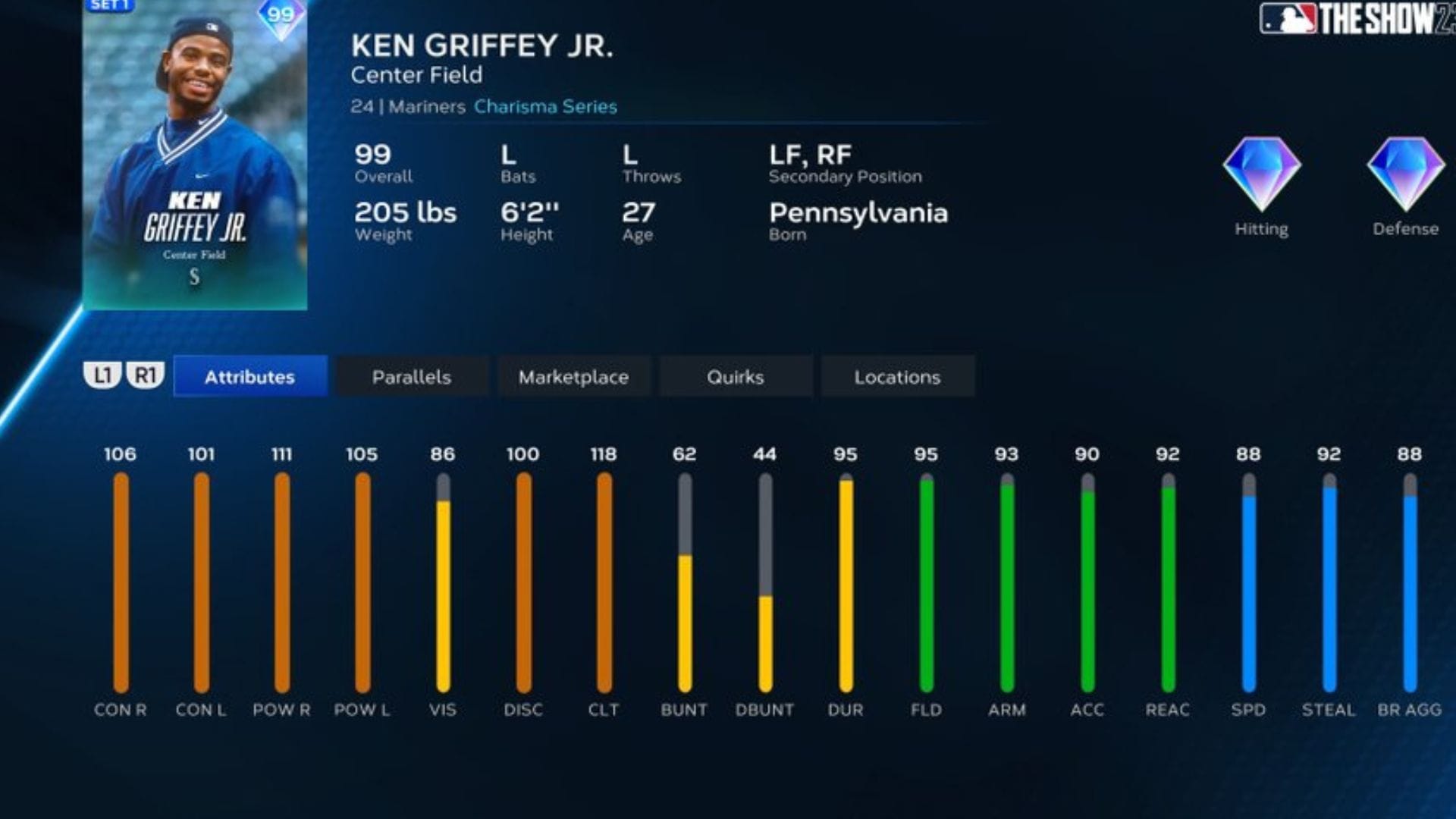
Task: Open the Locations section
Action: tap(897, 376)
